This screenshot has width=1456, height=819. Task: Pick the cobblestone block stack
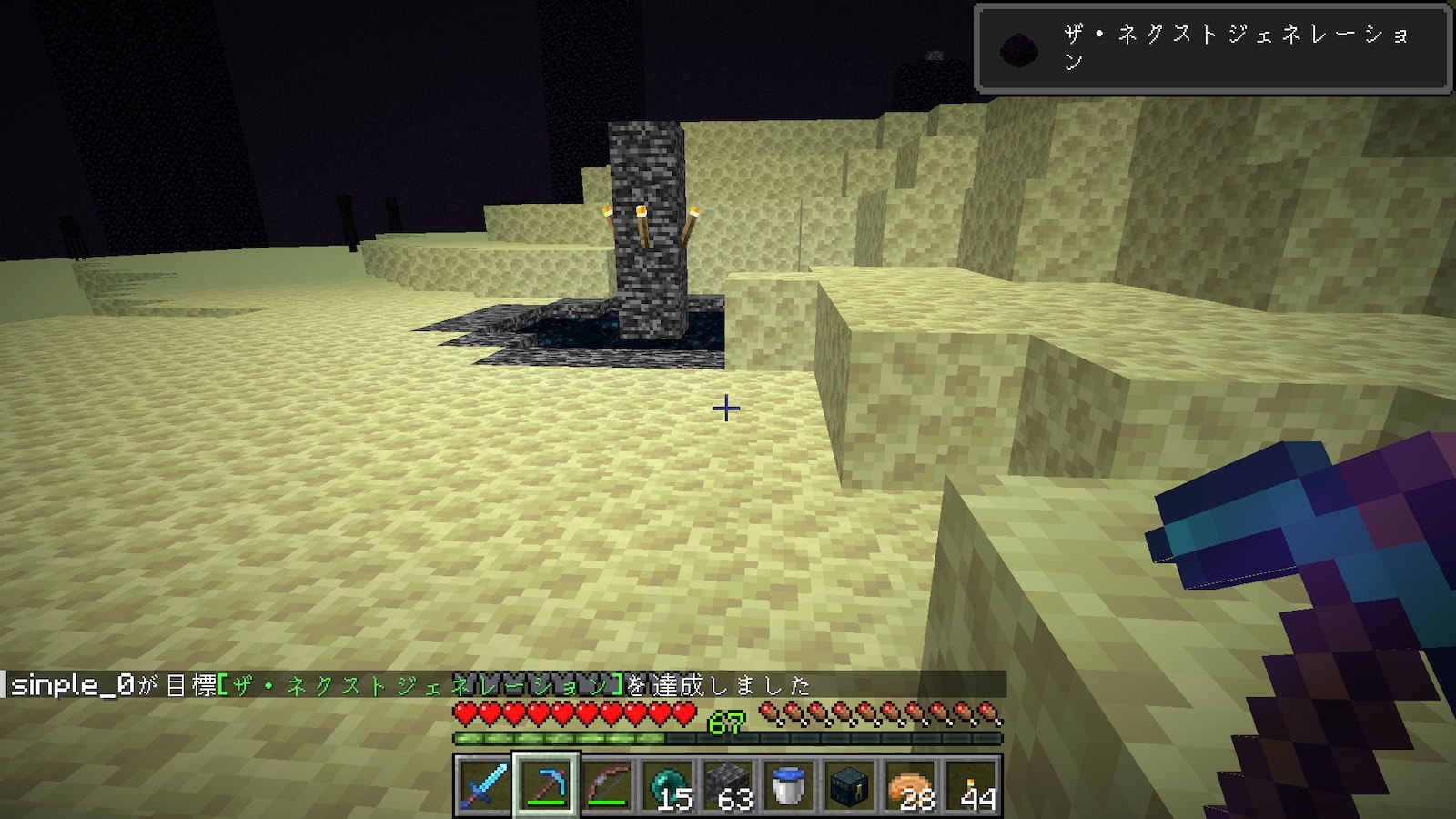click(x=728, y=784)
